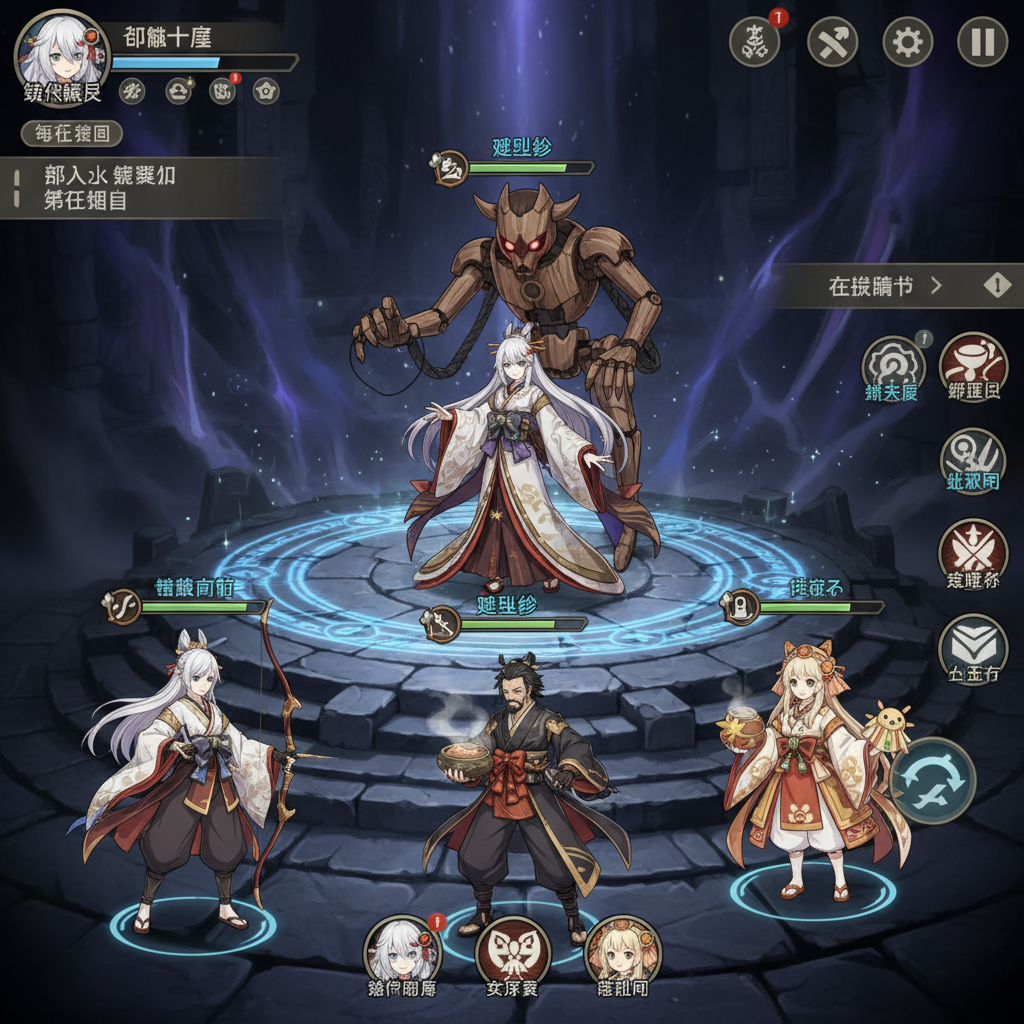The width and height of the screenshot is (1024, 1024).
Task: Click the pill-shaped button under the avatar
Action: 72,133
